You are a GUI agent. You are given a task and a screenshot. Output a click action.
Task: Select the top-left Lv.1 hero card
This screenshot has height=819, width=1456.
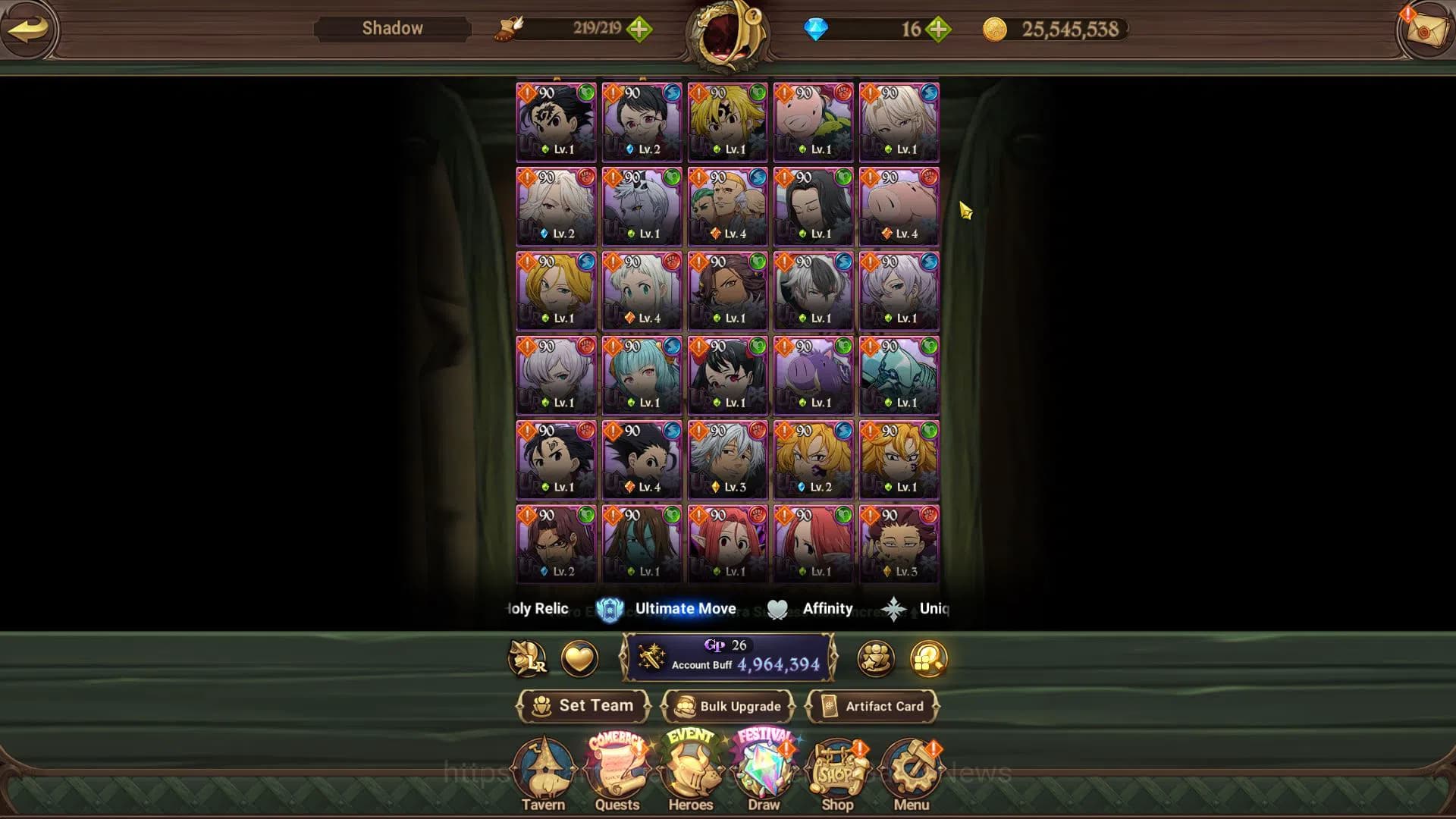click(x=555, y=121)
